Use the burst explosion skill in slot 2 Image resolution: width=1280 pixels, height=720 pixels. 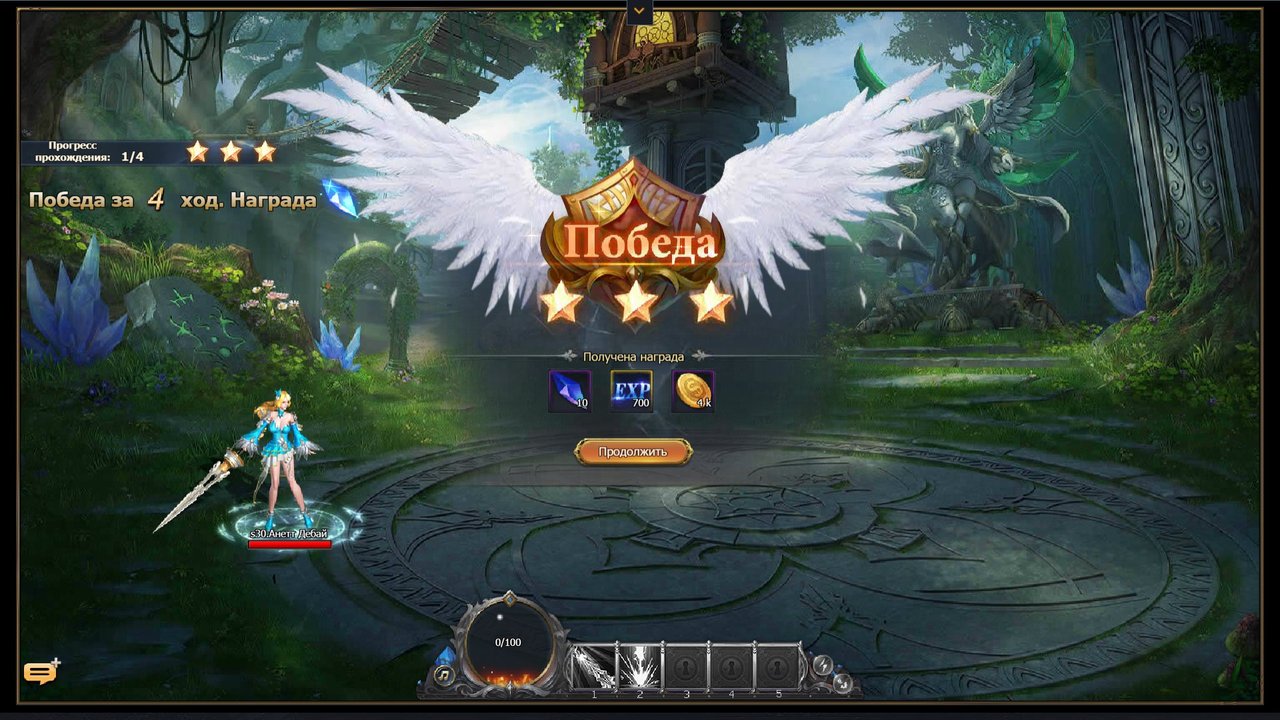640,667
